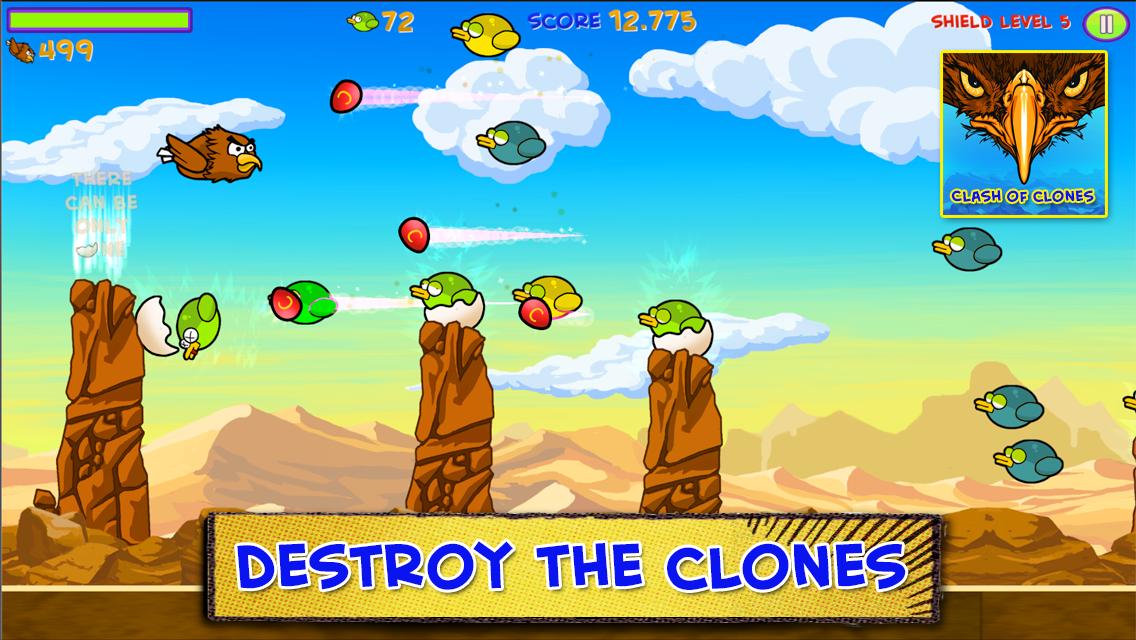The height and width of the screenshot is (640, 1136).
Task: Pause the game with the green pause button
Action: tap(1105, 23)
